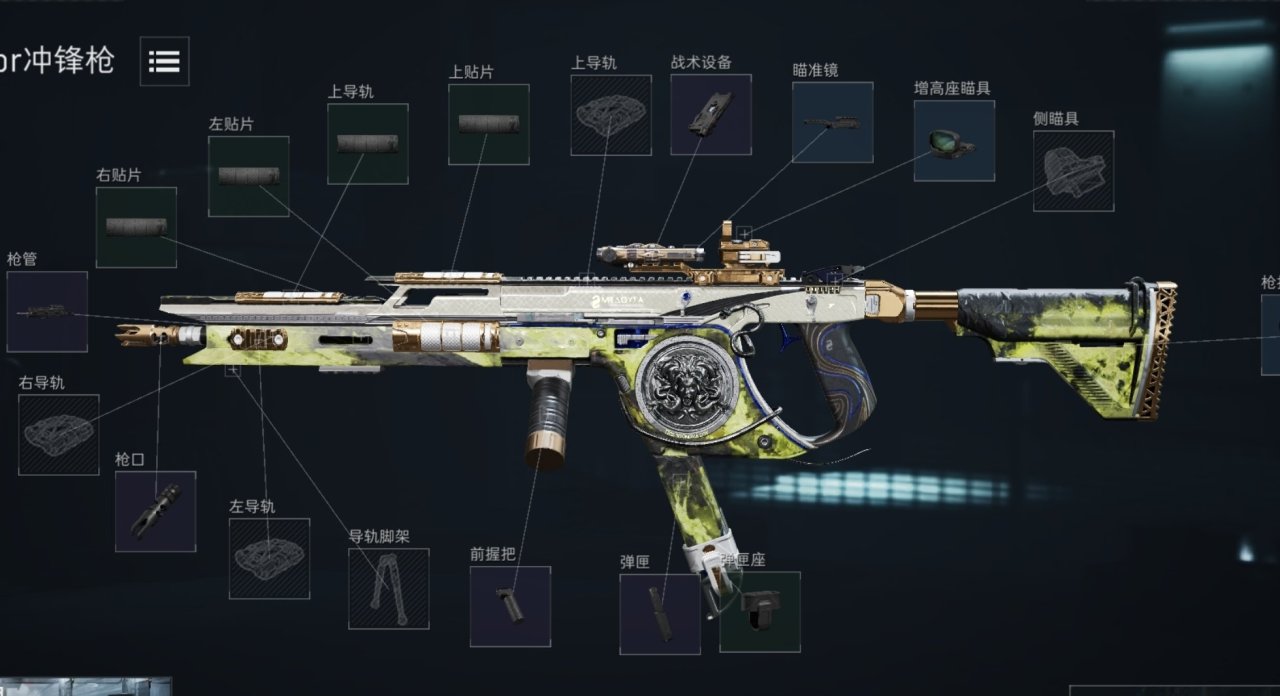Open the 枪管 barrel slot
Image resolution: width=1280 pixels, height=696 pixels.
point(47,311)
